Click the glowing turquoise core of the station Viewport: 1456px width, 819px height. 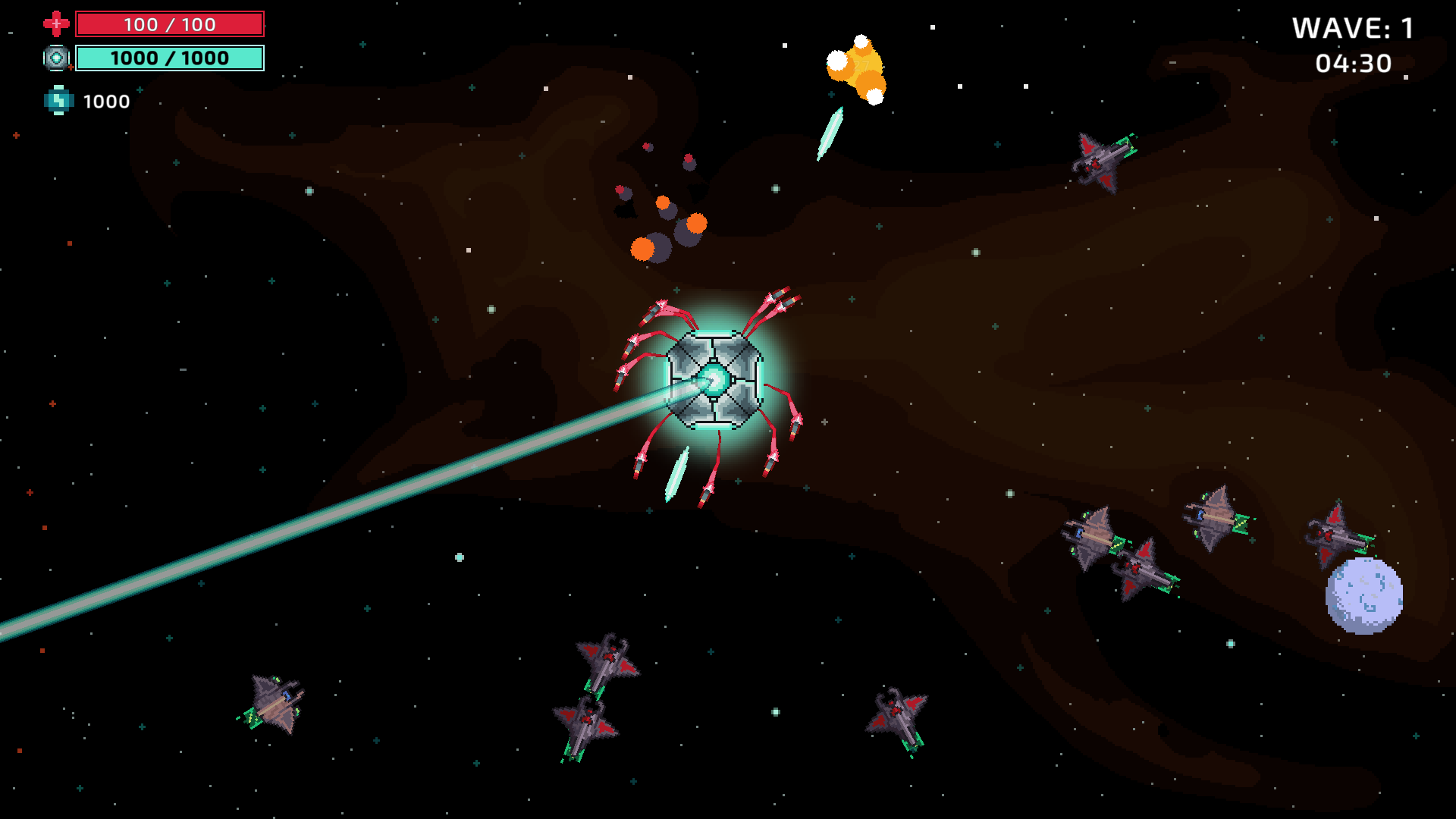pos(713,379)
